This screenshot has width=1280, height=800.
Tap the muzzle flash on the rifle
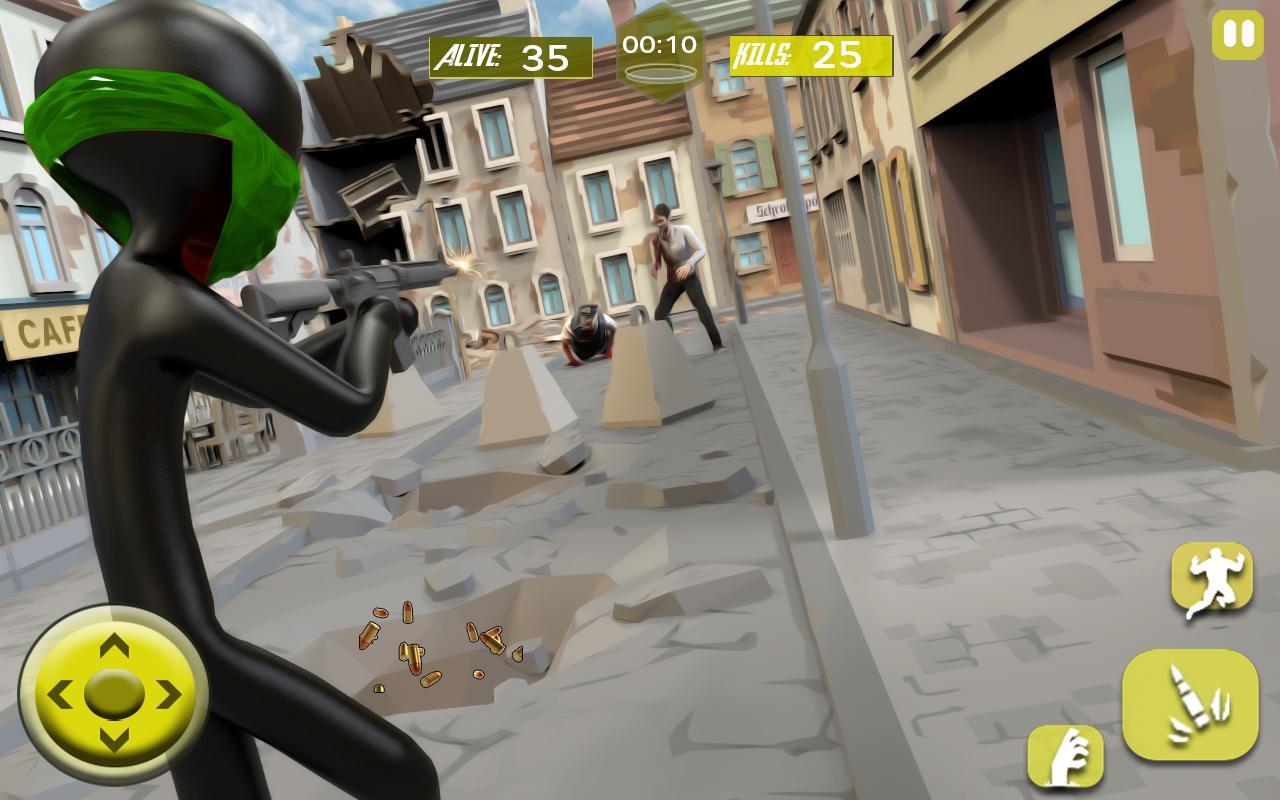462,265
